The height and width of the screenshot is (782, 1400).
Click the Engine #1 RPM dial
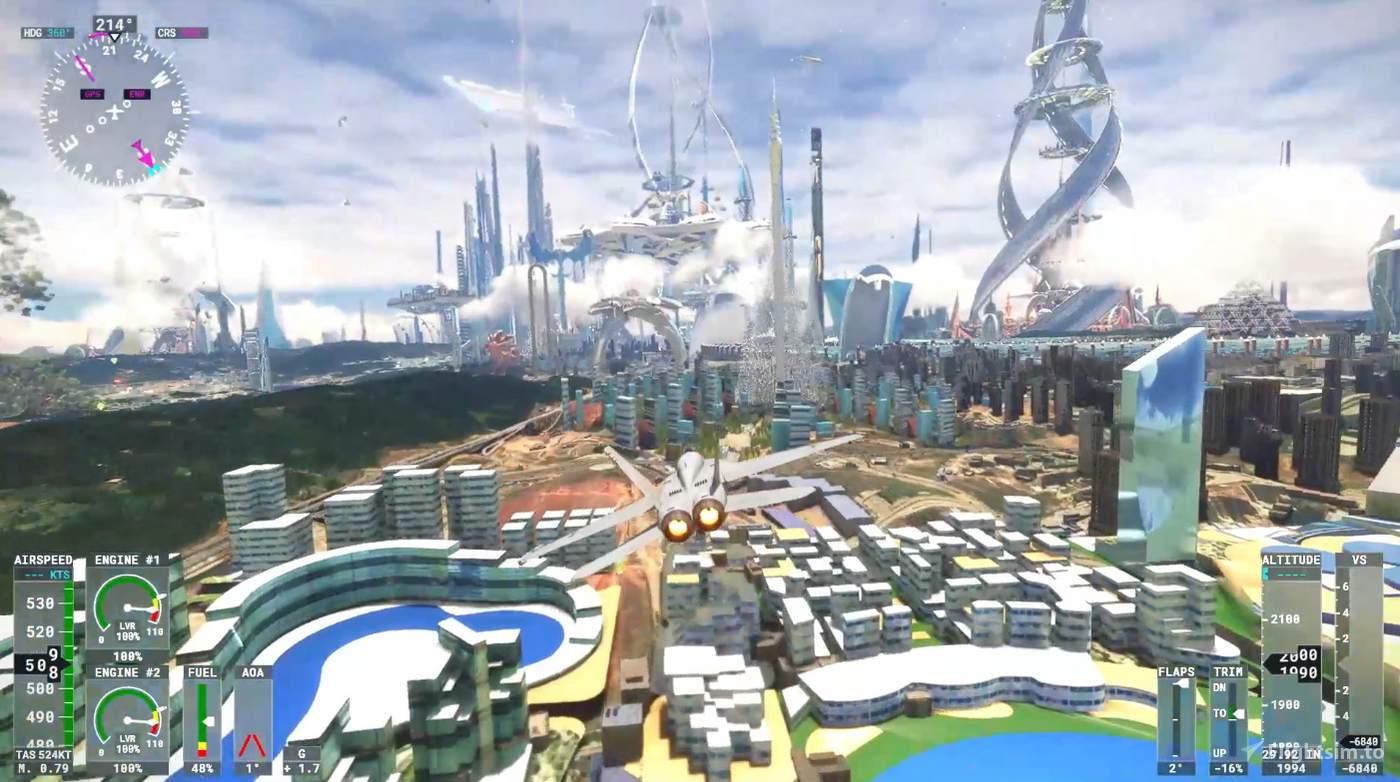(128, 606)
